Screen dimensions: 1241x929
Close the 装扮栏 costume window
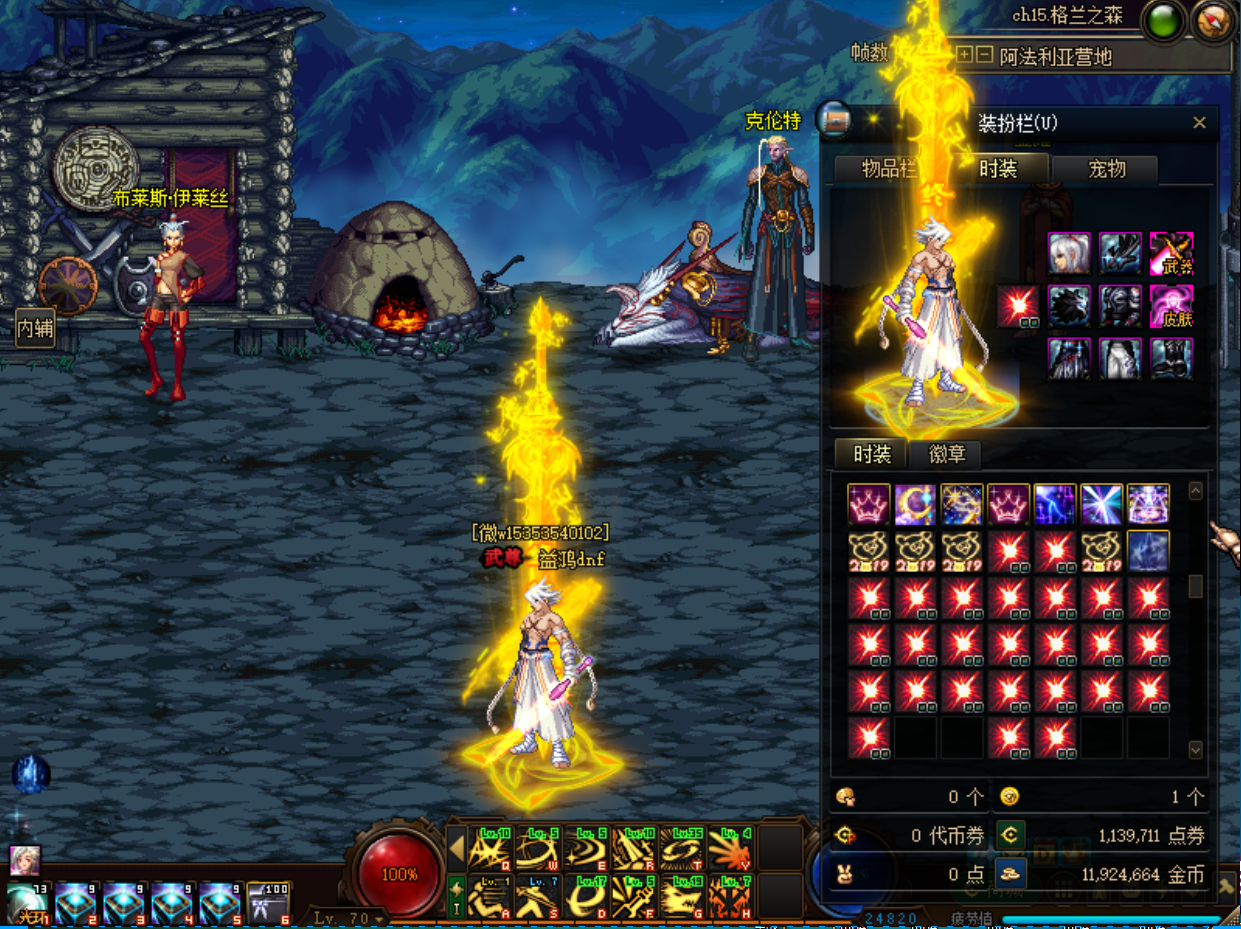(1199, 123)
